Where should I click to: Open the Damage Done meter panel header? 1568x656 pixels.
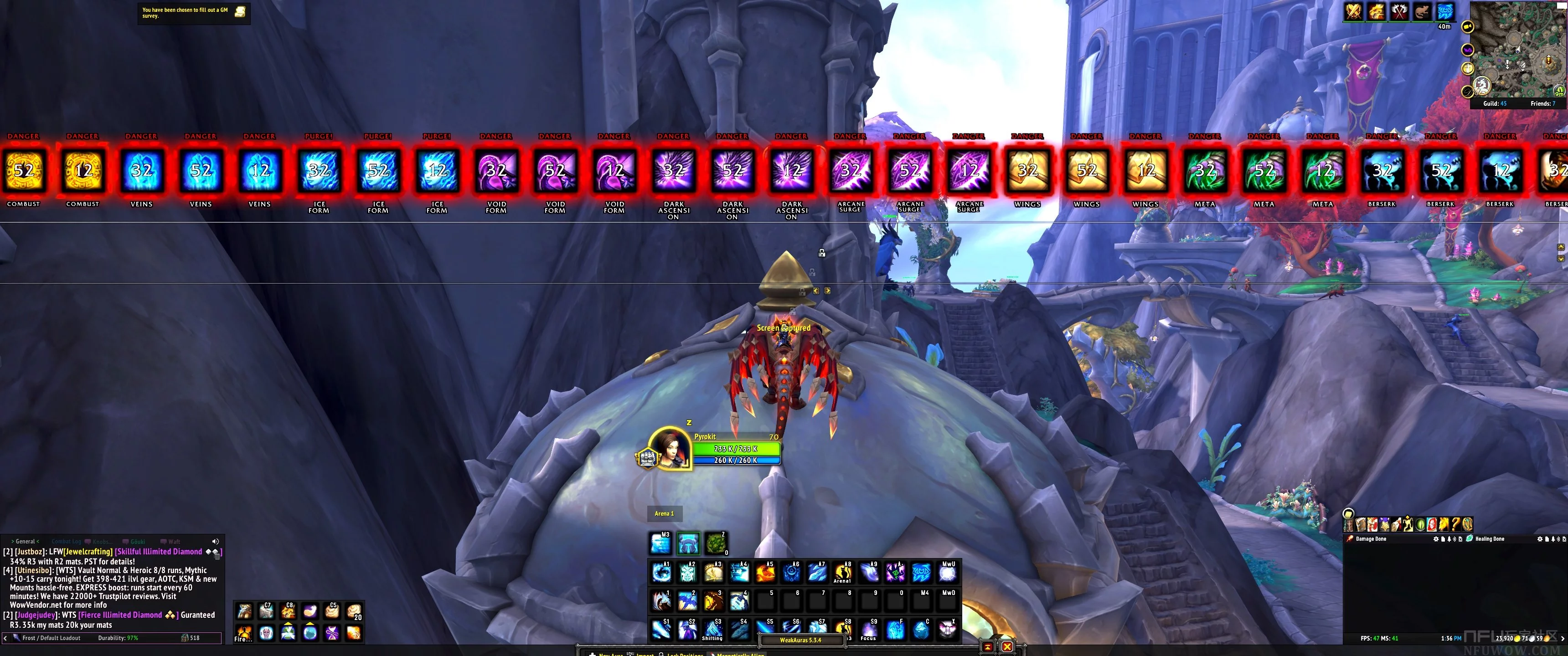click(x=1372, y=538)
